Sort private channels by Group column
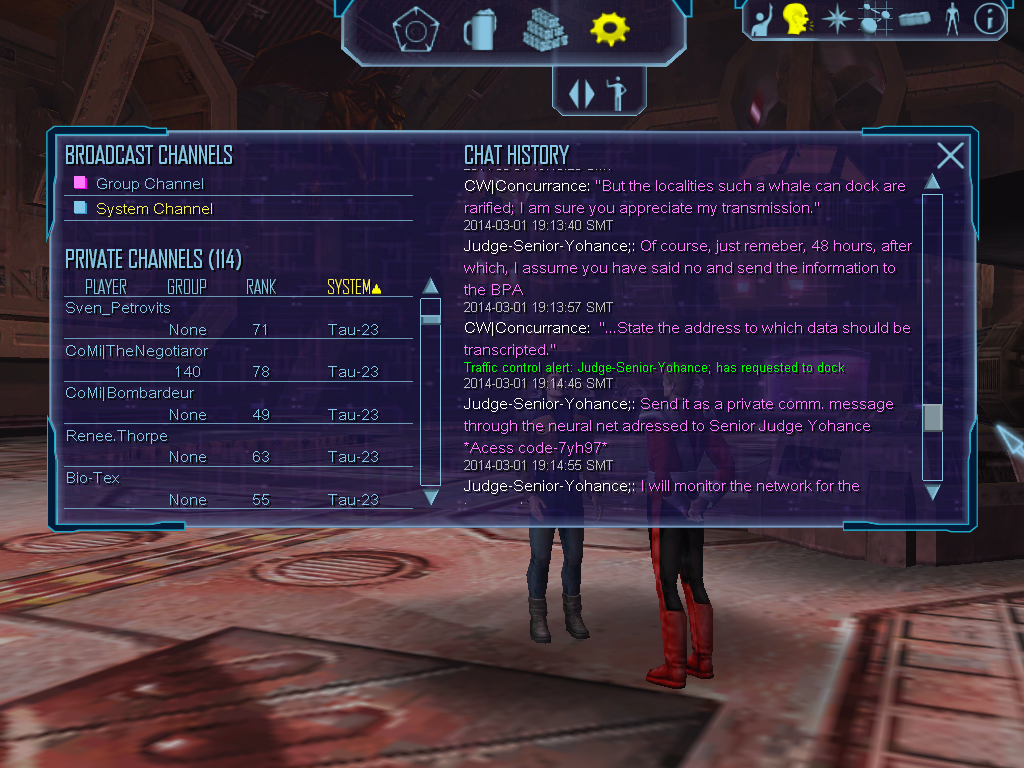The image size is (1024, 768). 187,287
